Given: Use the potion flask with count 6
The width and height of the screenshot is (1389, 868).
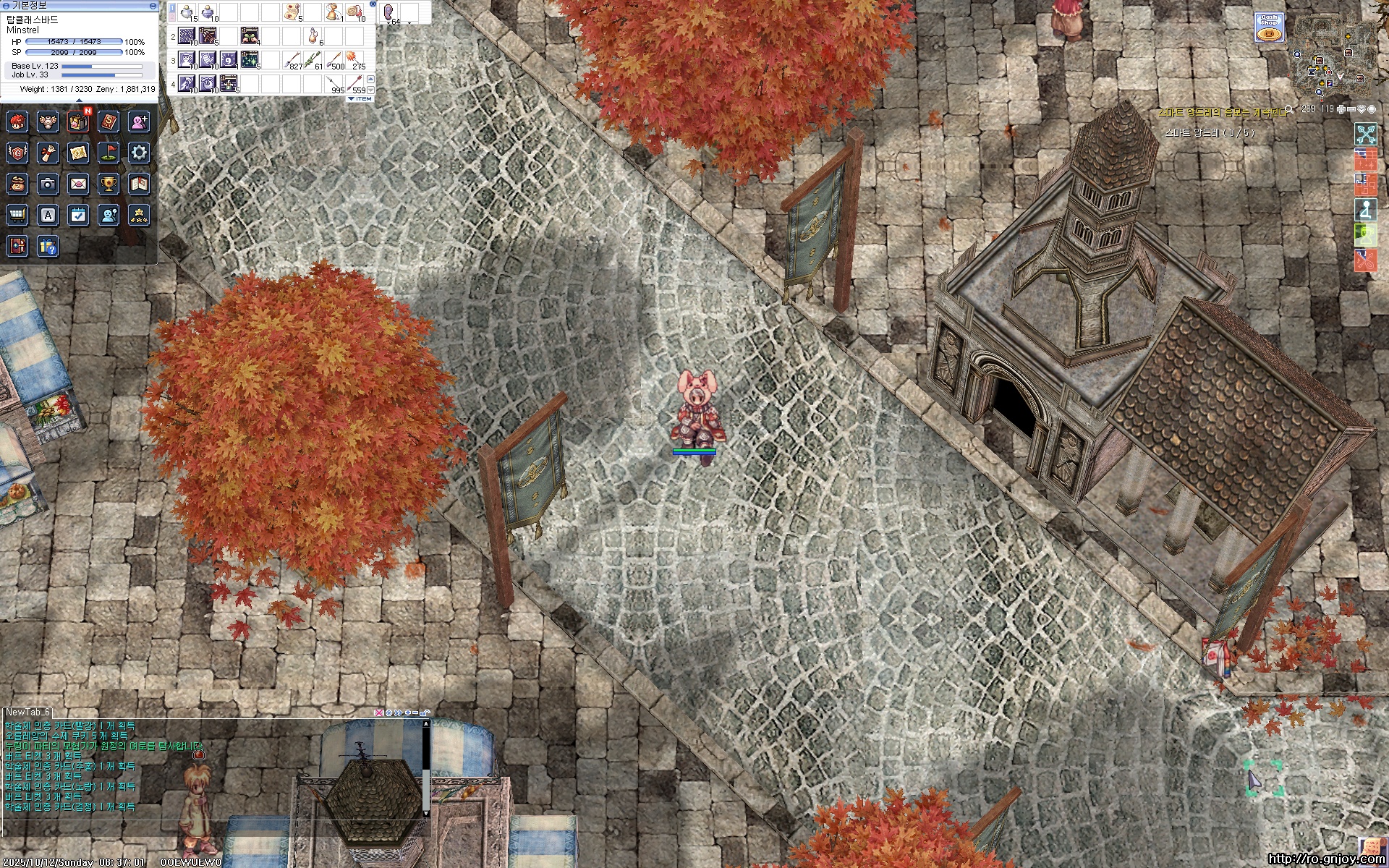Looking at the screenshot, I should tap(313, 35).
